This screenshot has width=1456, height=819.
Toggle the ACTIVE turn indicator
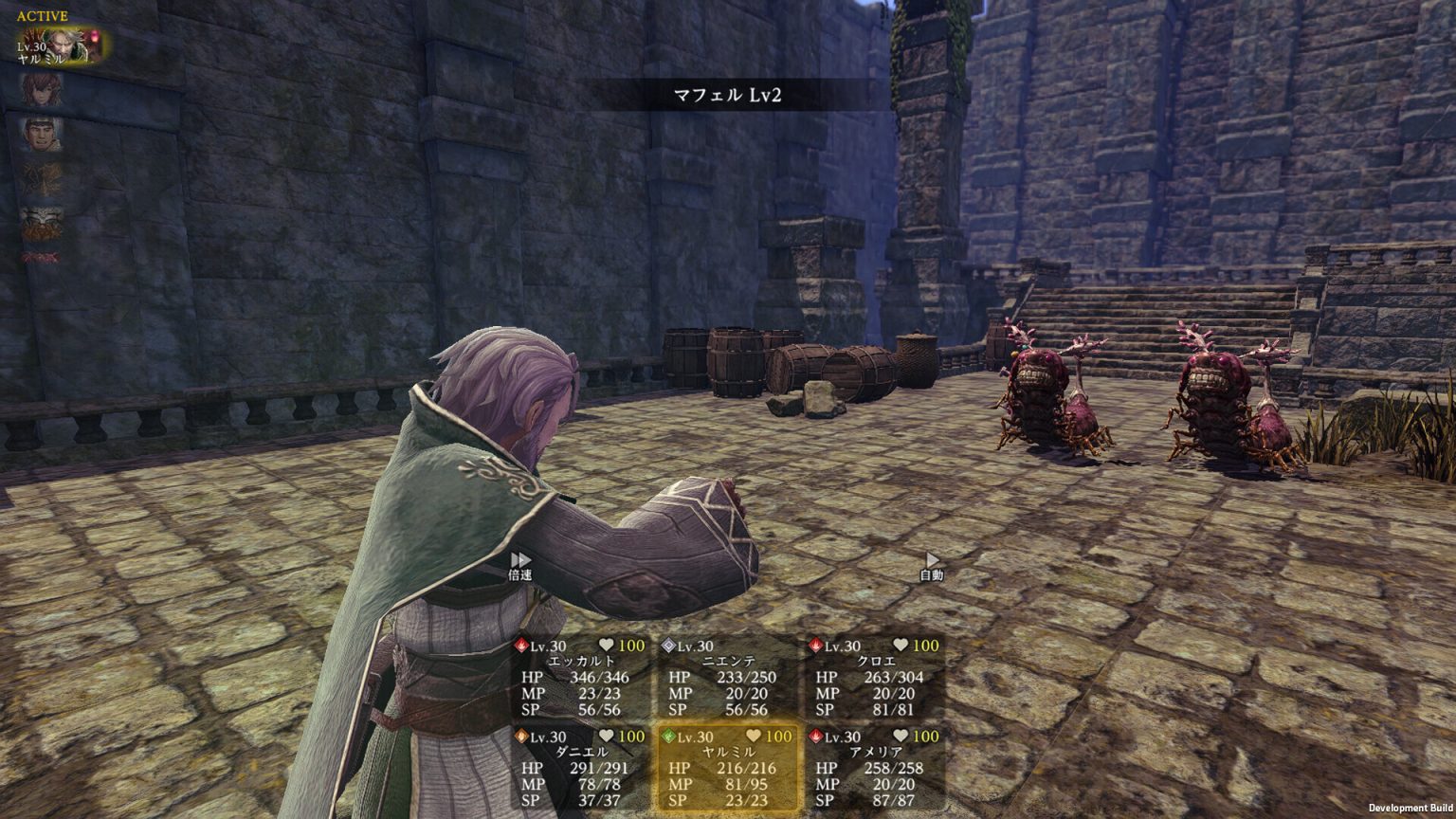pyautogui.click(x=42, y=14)
